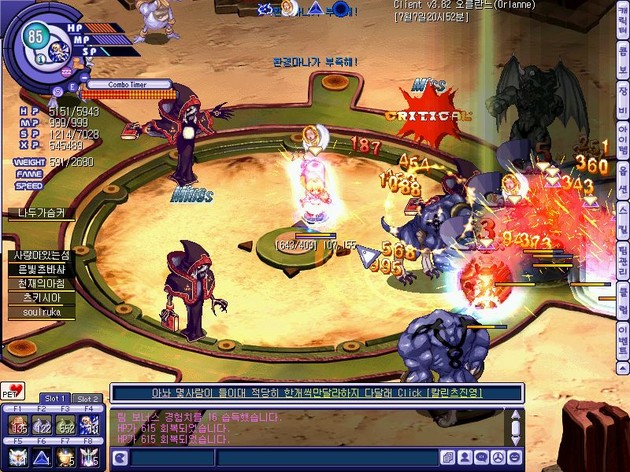Select party member soulruka
The image size is (630, 472).
pos(36,313)
